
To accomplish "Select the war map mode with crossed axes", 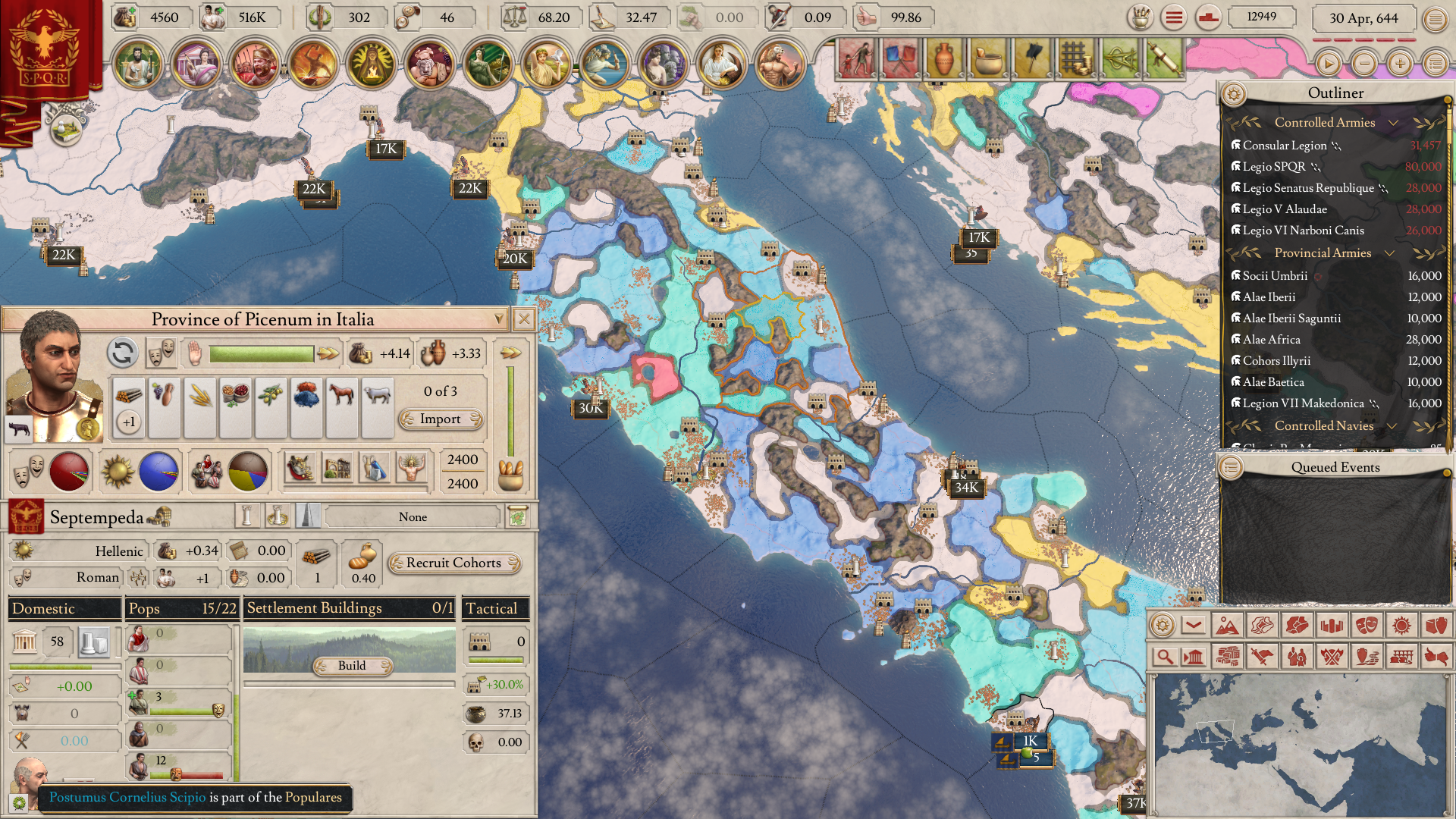I will tap(1332, 657).
